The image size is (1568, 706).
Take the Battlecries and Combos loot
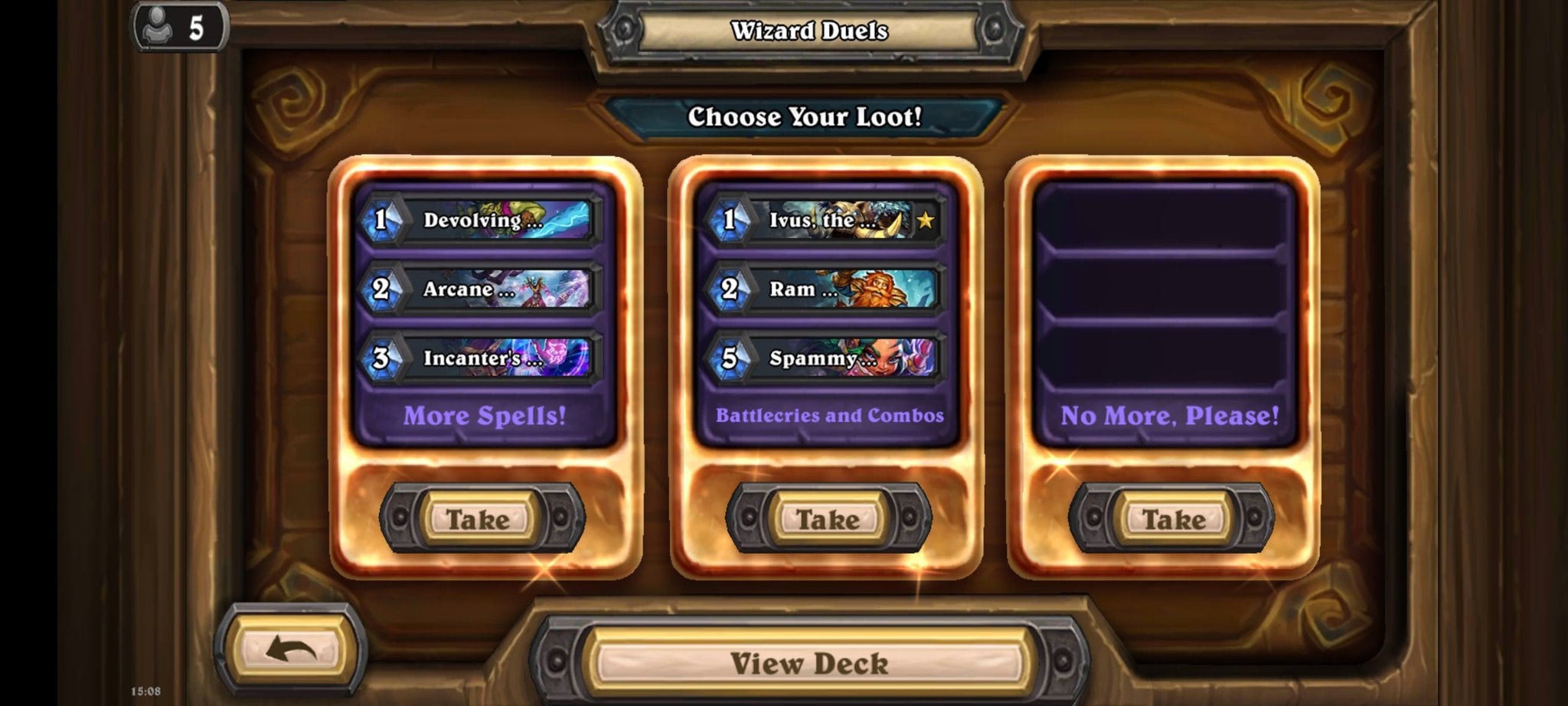[x=828, y=519]
